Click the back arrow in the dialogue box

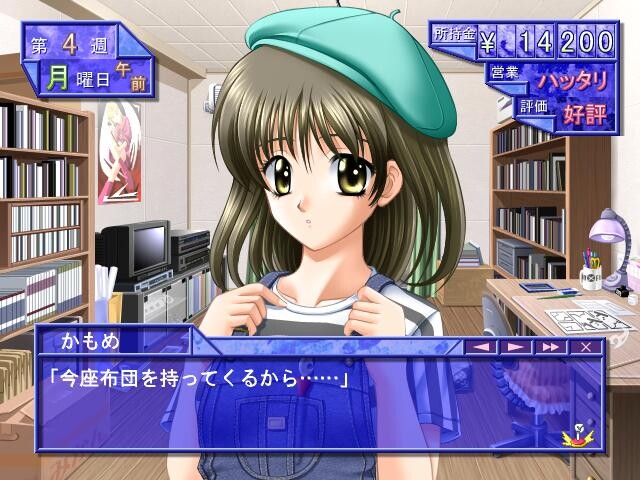[482, 346]
